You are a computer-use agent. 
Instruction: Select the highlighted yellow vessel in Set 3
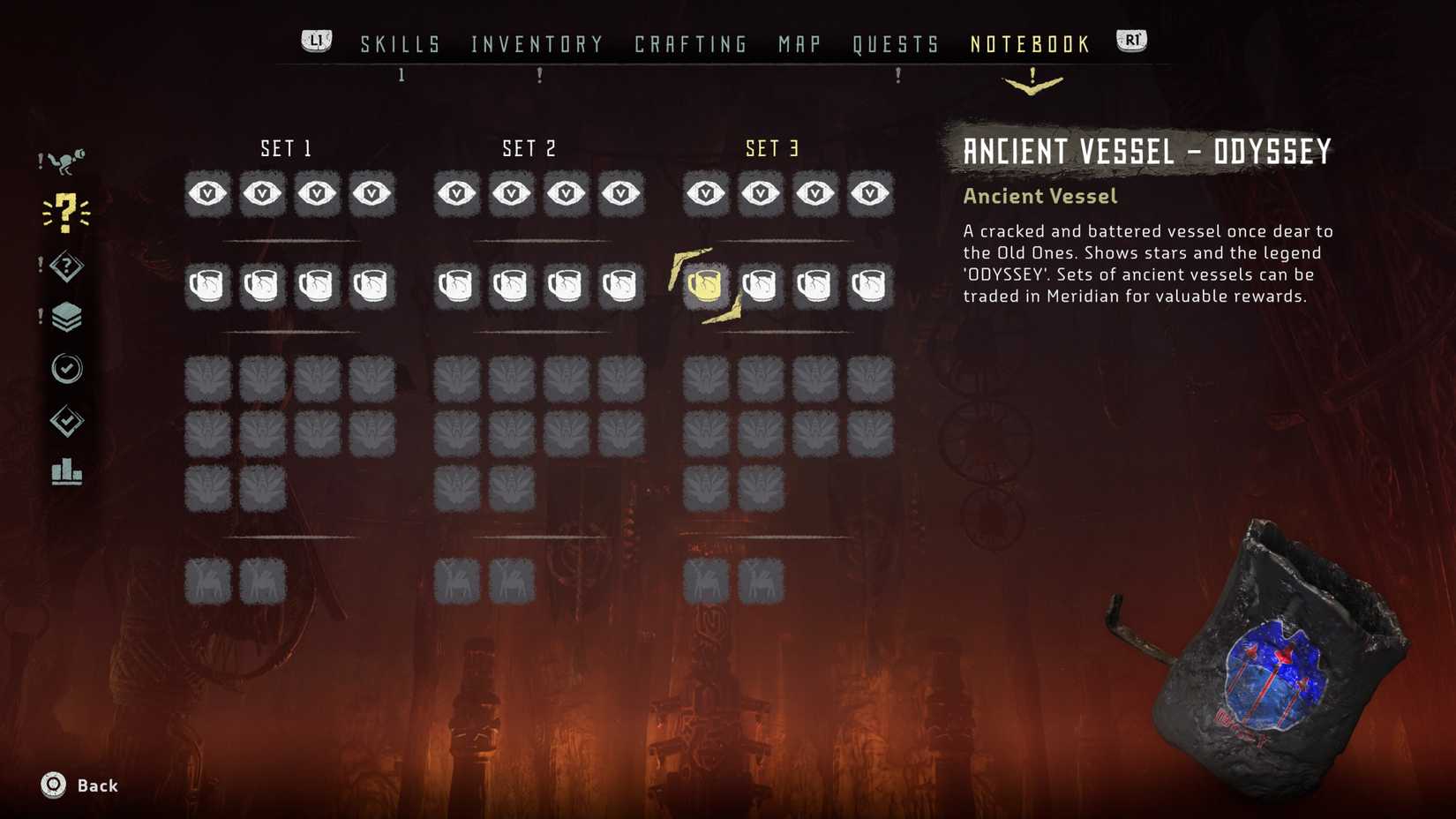pos(705,284)
